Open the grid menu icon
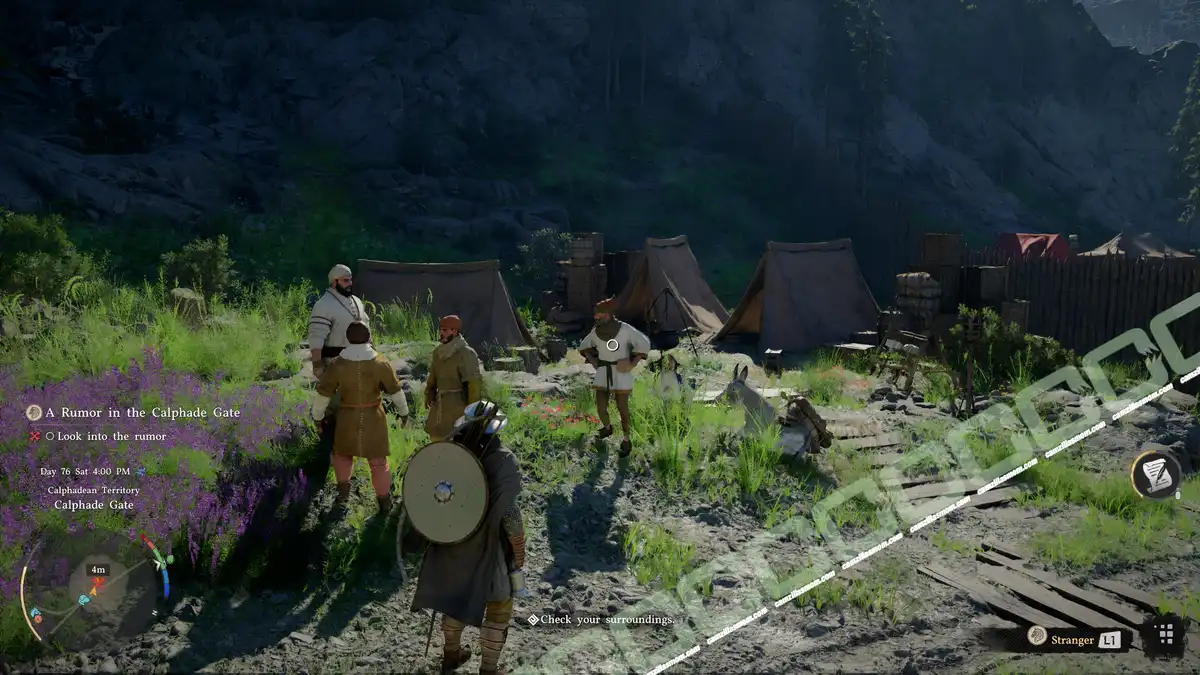1200x675 pixels. [1164, 635]
